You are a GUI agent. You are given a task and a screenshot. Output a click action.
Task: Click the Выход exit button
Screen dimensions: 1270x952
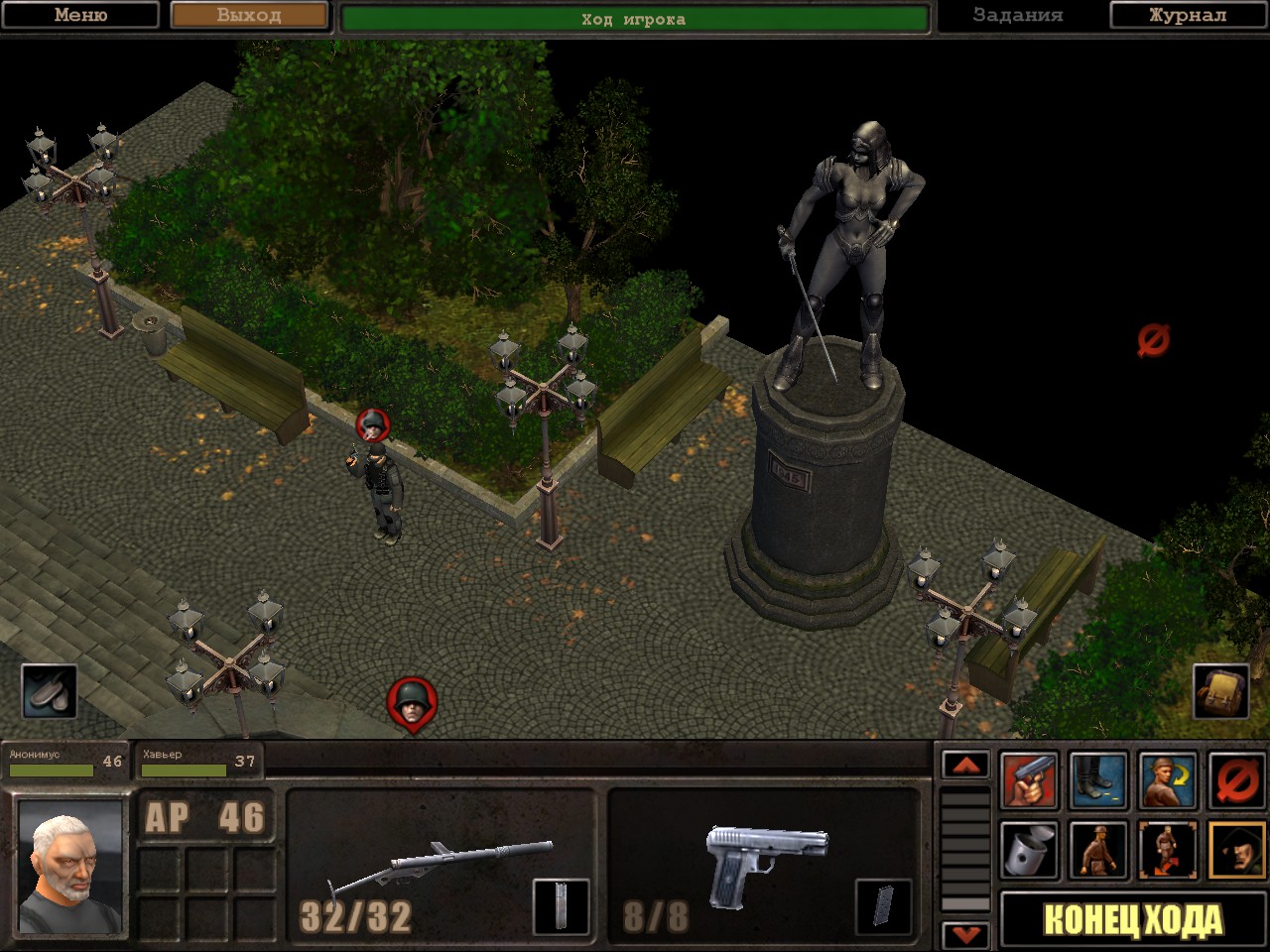pos(249,16)
